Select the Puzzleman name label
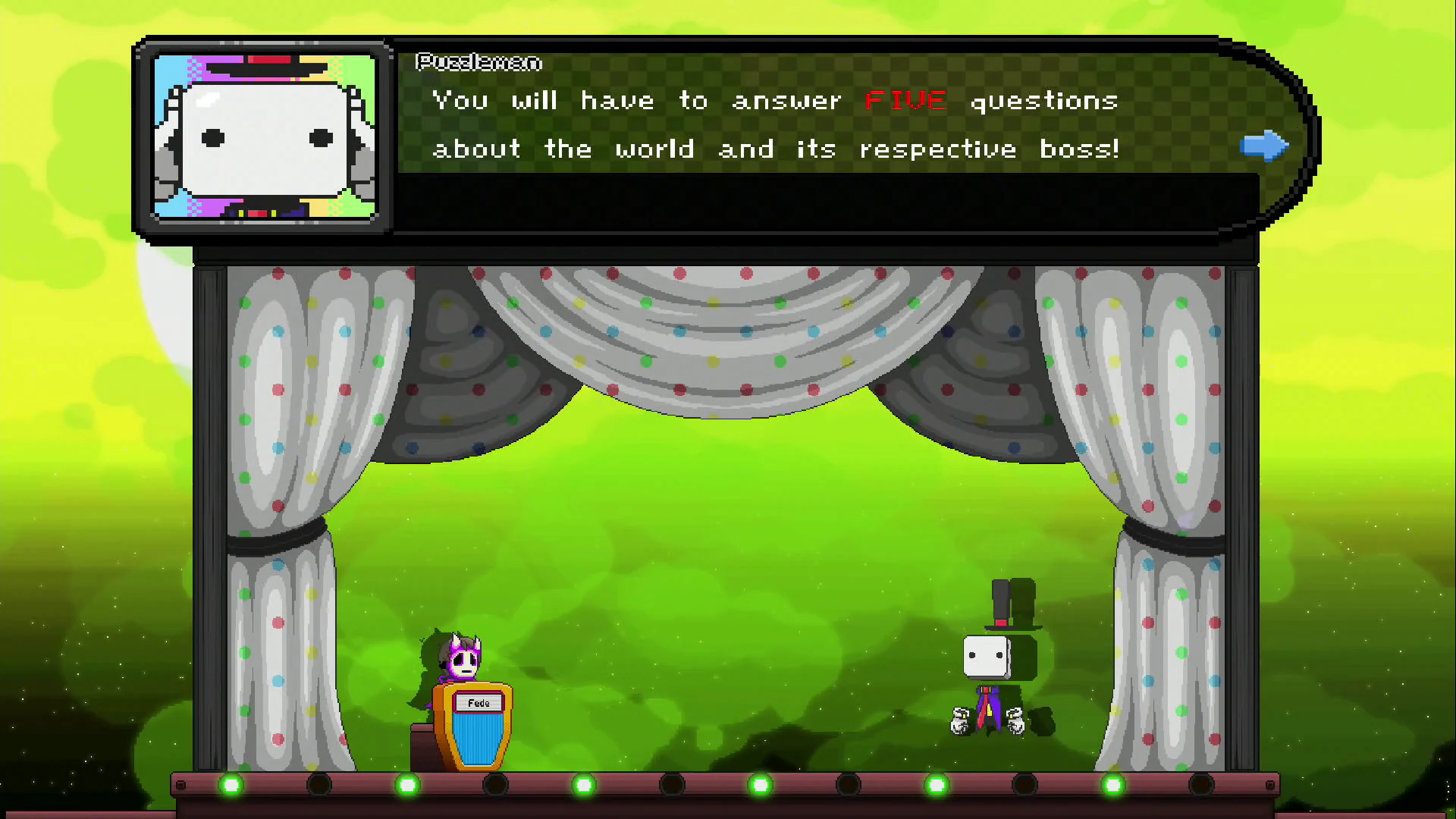1456x819 pixels. 478,63
